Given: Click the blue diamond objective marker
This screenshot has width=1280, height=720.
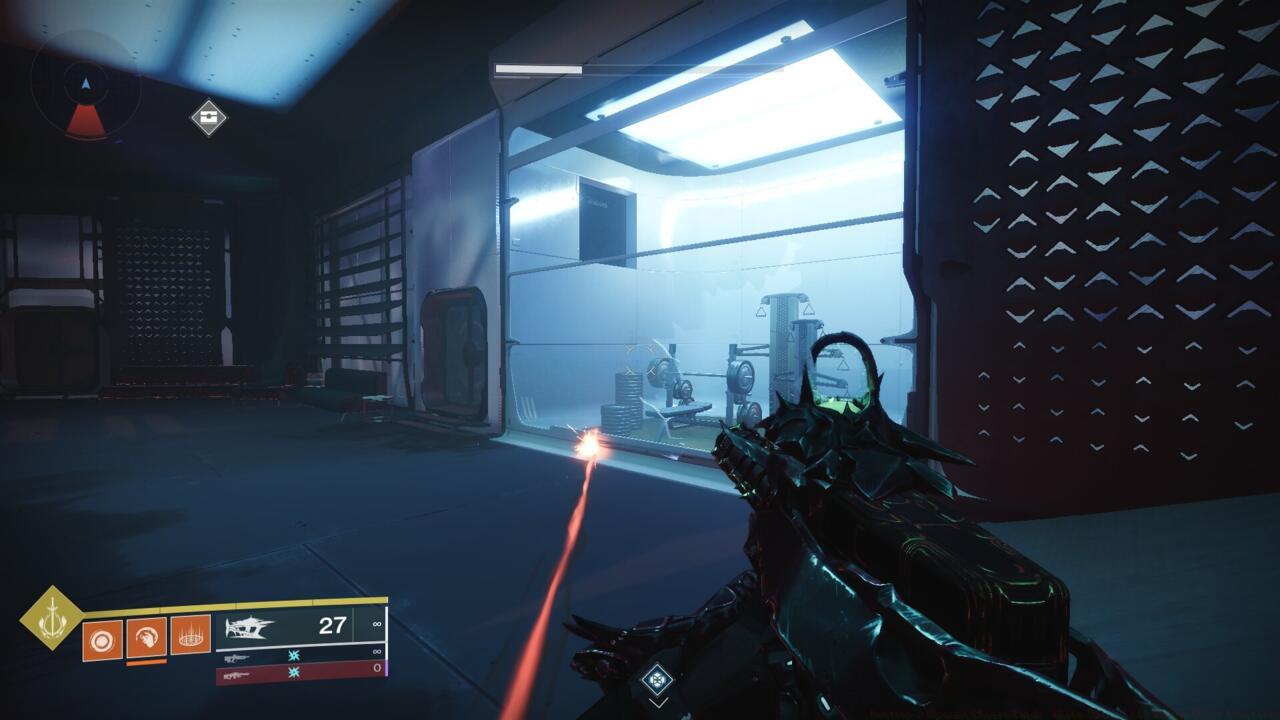Looking at the screenshot, I should pyautogui.click(x=657, y=677).
